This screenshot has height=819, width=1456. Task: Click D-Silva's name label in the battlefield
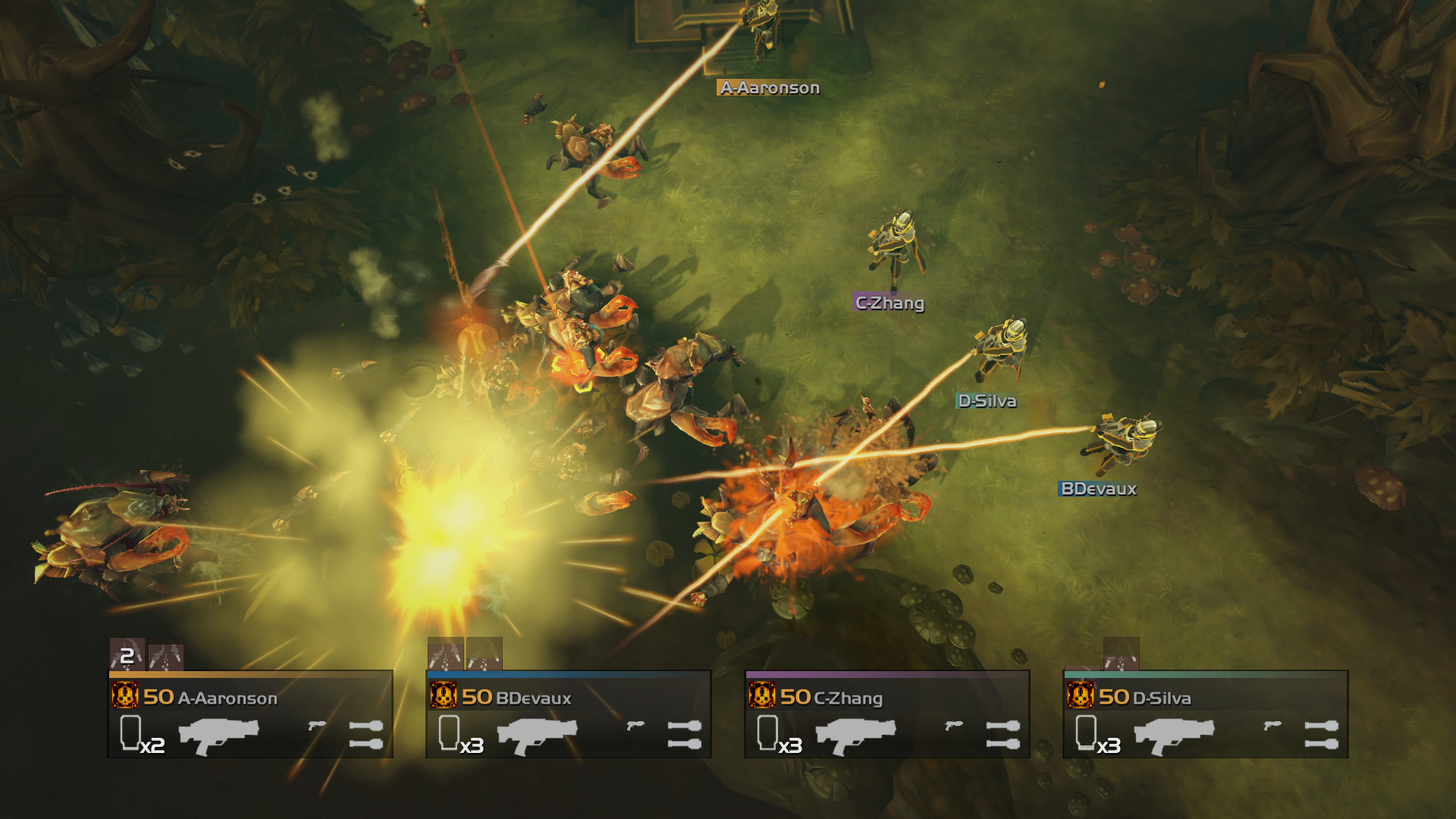[987, 402]
